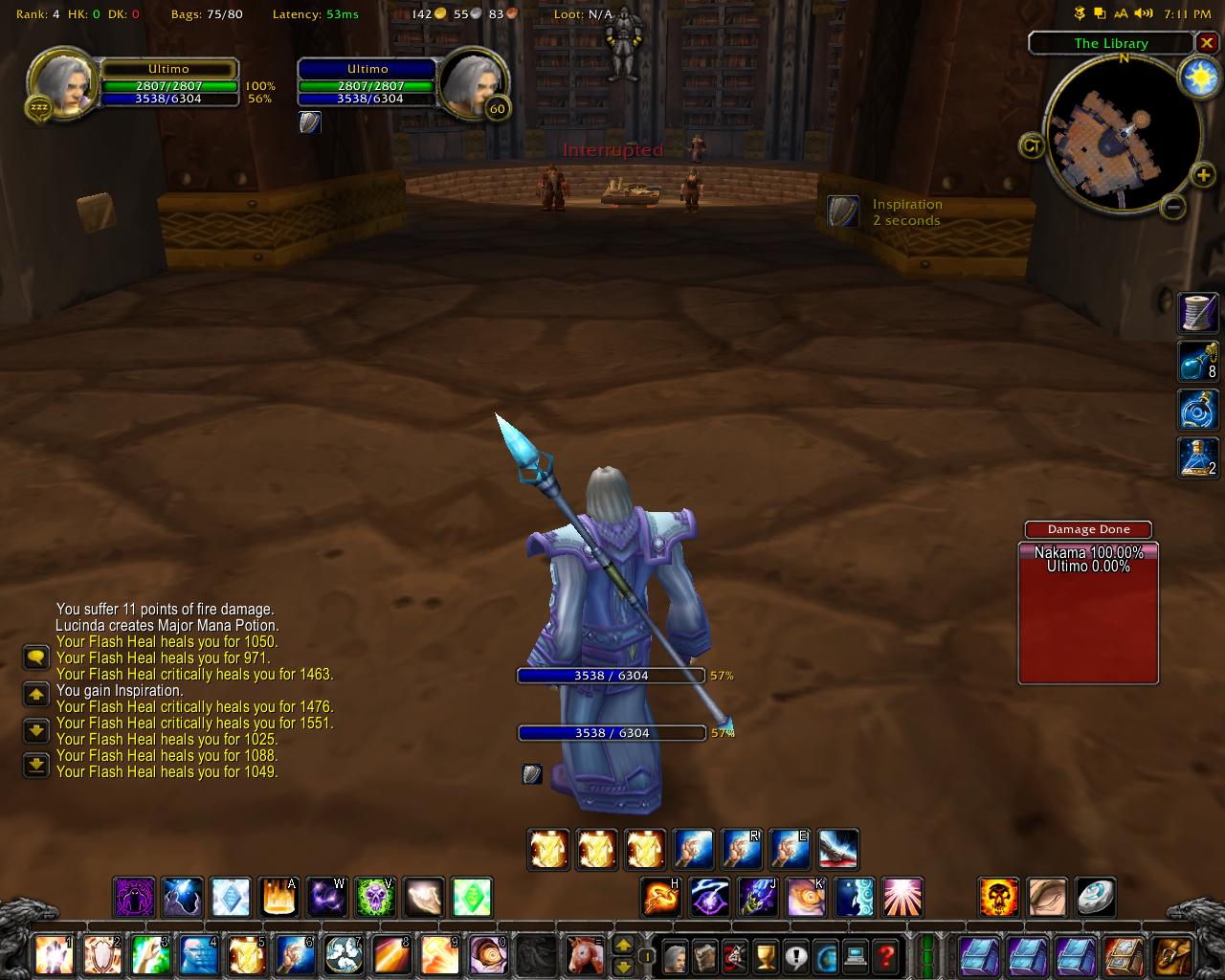Click the CT button beside the minimap
The image size is (1225, 980).
point(1032,146)
